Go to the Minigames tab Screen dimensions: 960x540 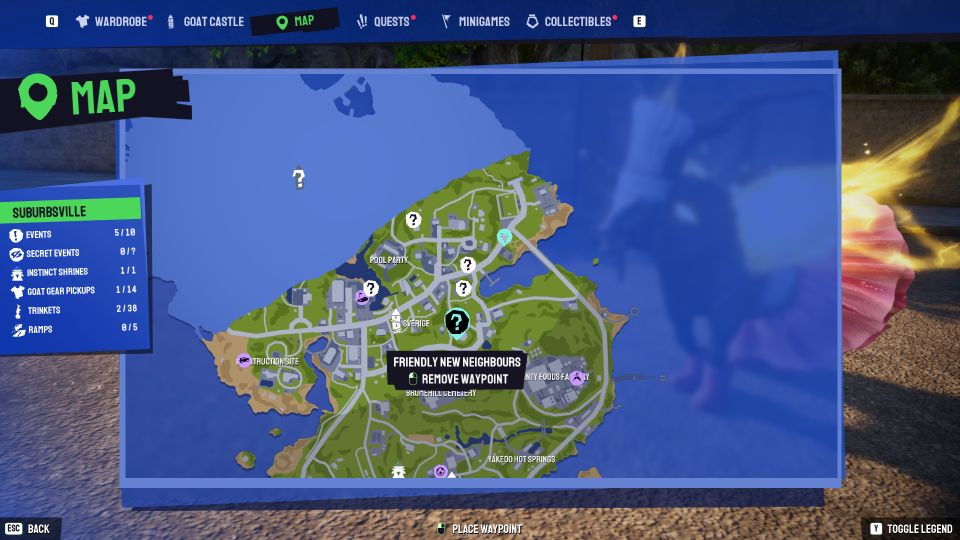click(475, 21)
